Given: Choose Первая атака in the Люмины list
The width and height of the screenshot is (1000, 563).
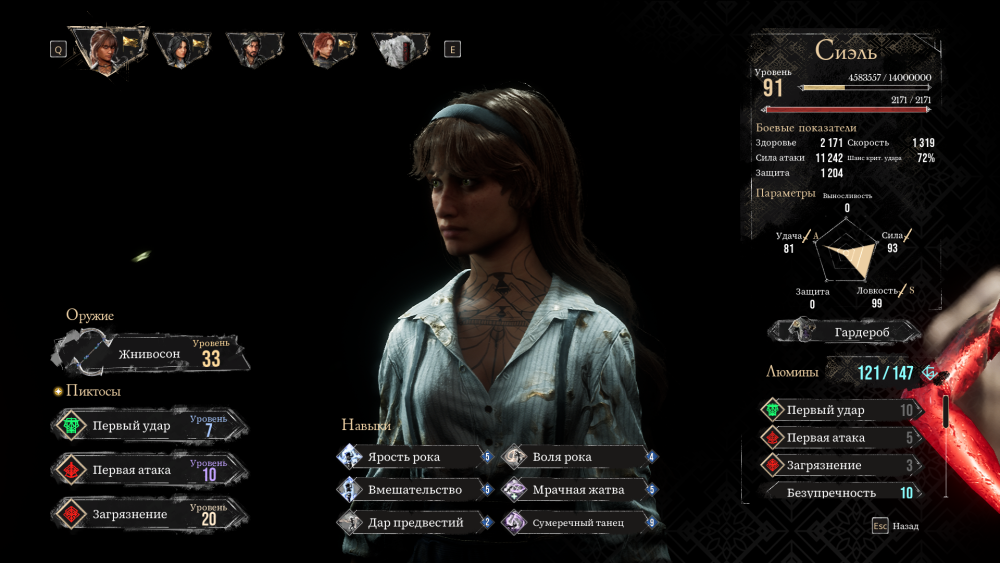Looking at the screenshot, I should point(840,438).
